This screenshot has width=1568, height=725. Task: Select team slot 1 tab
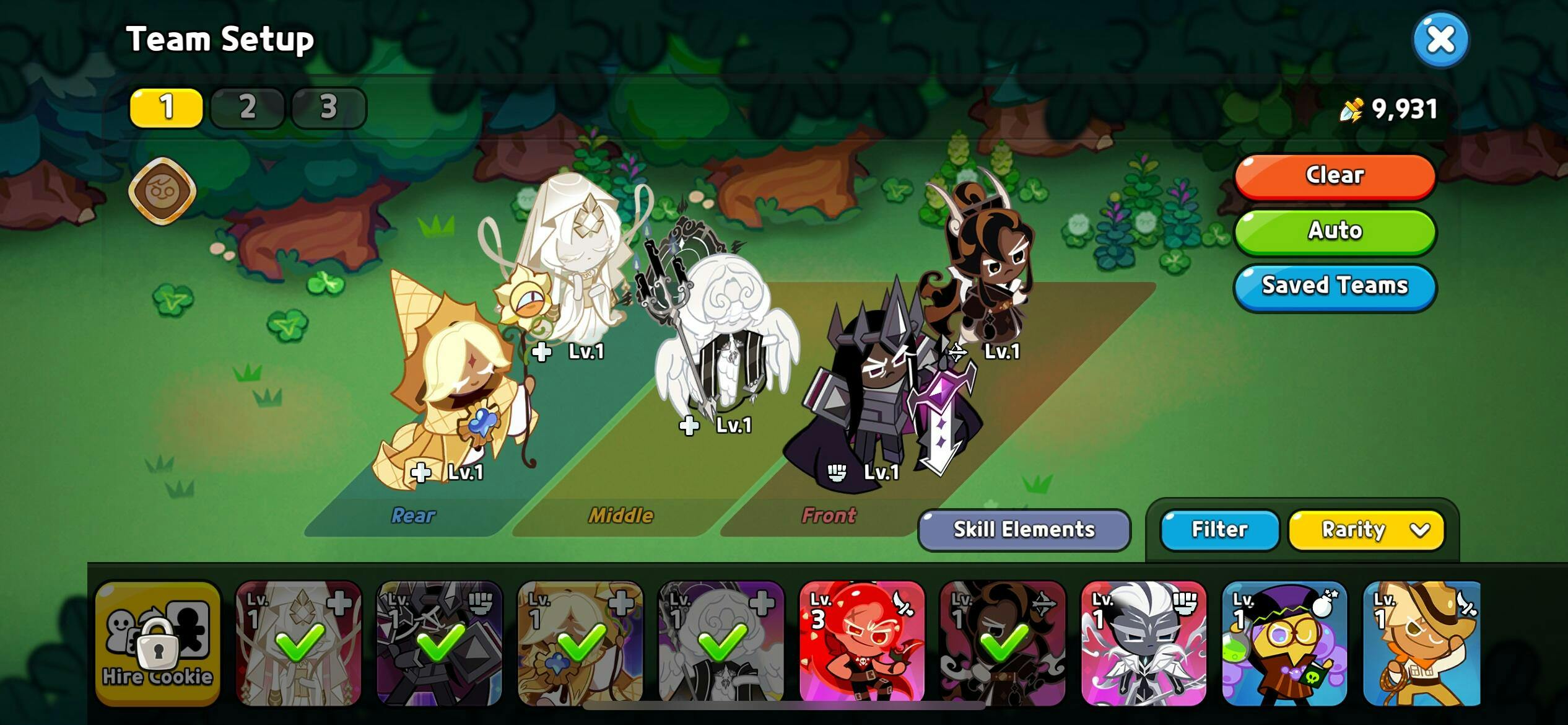coord(166,108)
